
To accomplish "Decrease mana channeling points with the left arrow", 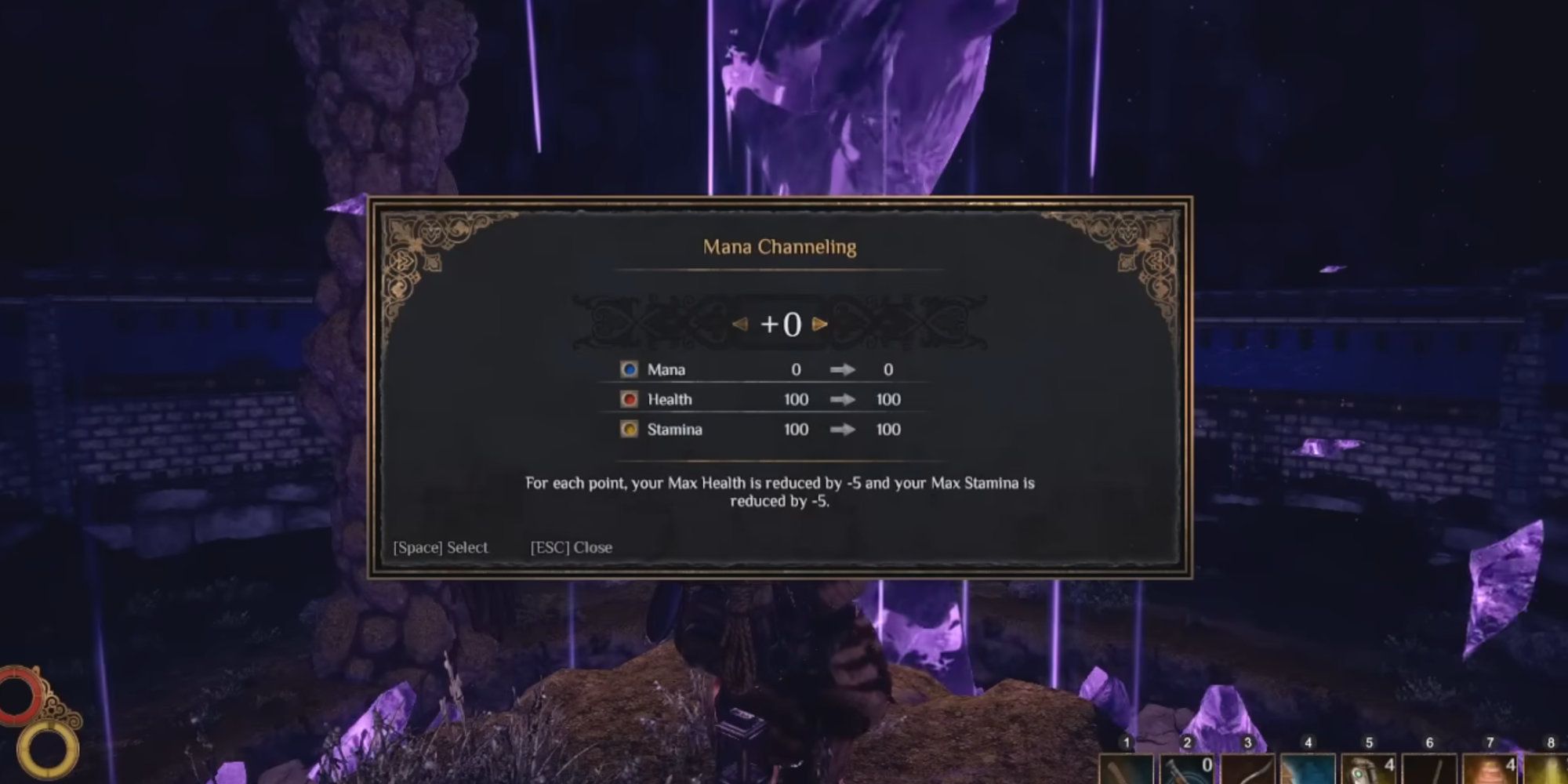I will pos(739,324).
